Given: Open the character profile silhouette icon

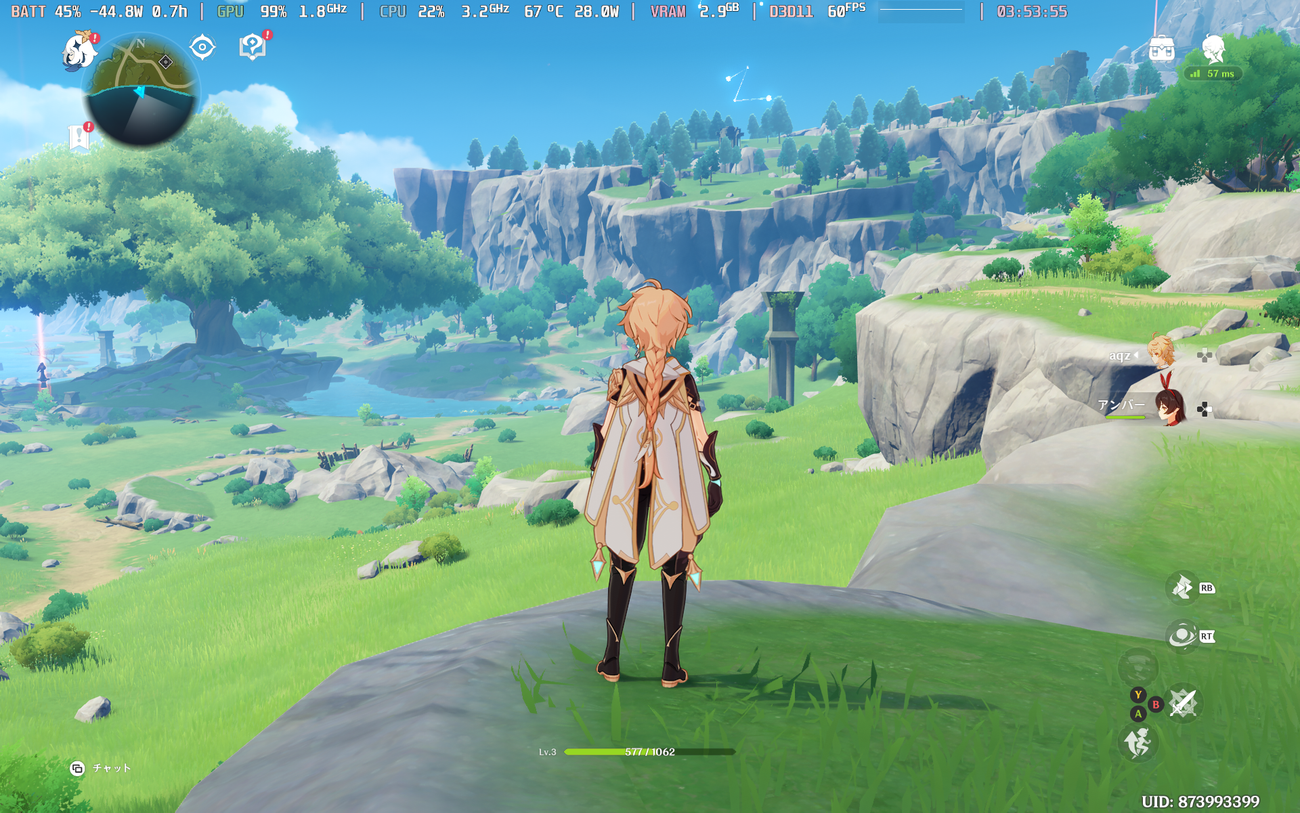Looking at the screenshot, I should coord(1214,48).
